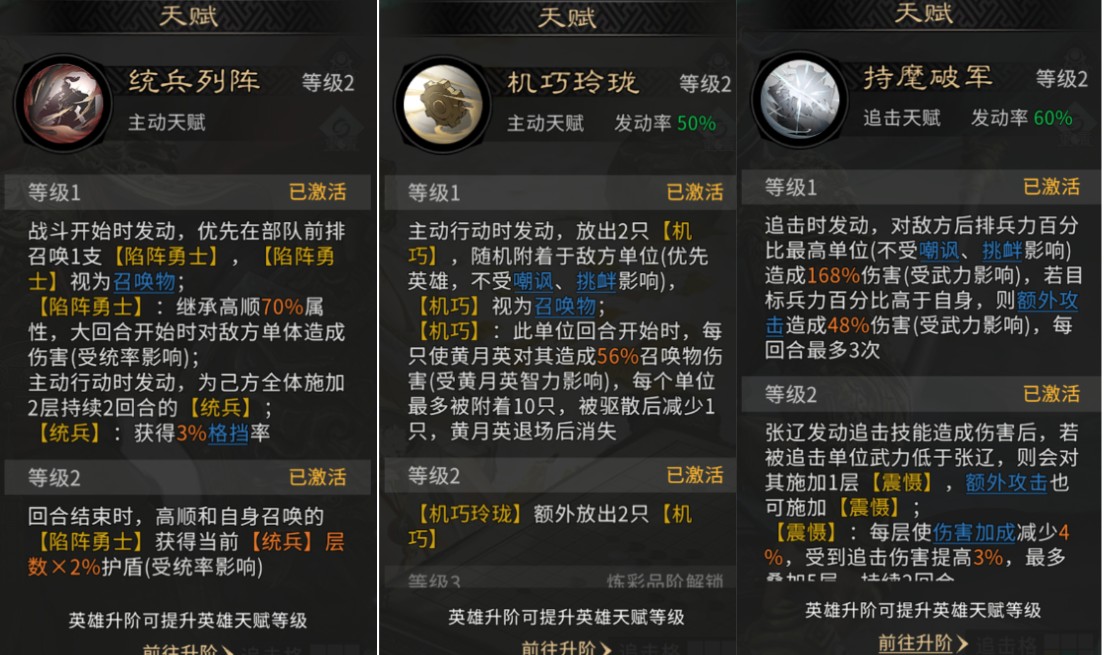This screenshot has width=1104, height=655.
Task: Open the 格挡 keyword link
Action: 228,434
